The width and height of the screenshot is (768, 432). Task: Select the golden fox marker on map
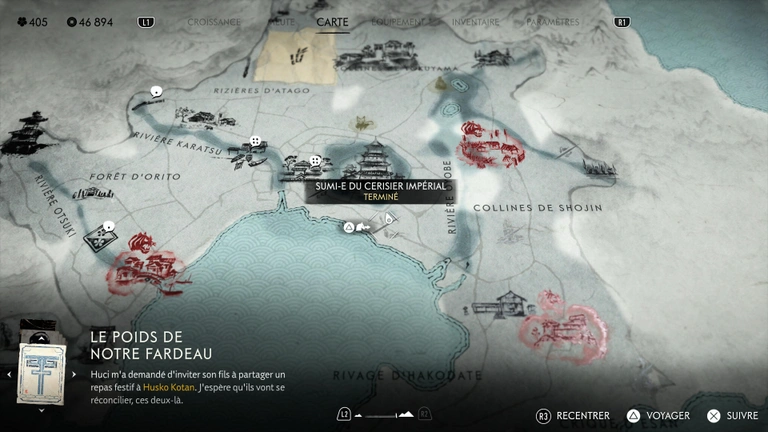[x=362, y=124]
